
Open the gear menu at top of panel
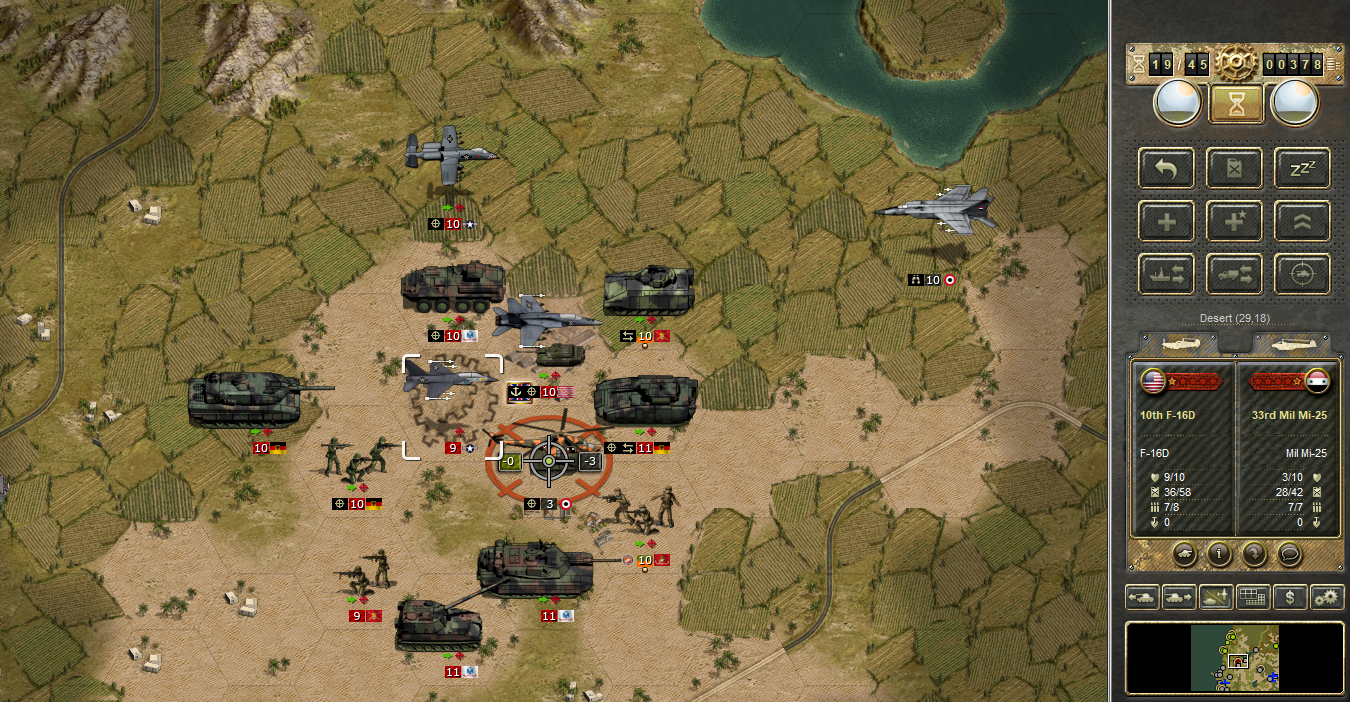(1235, 64)
